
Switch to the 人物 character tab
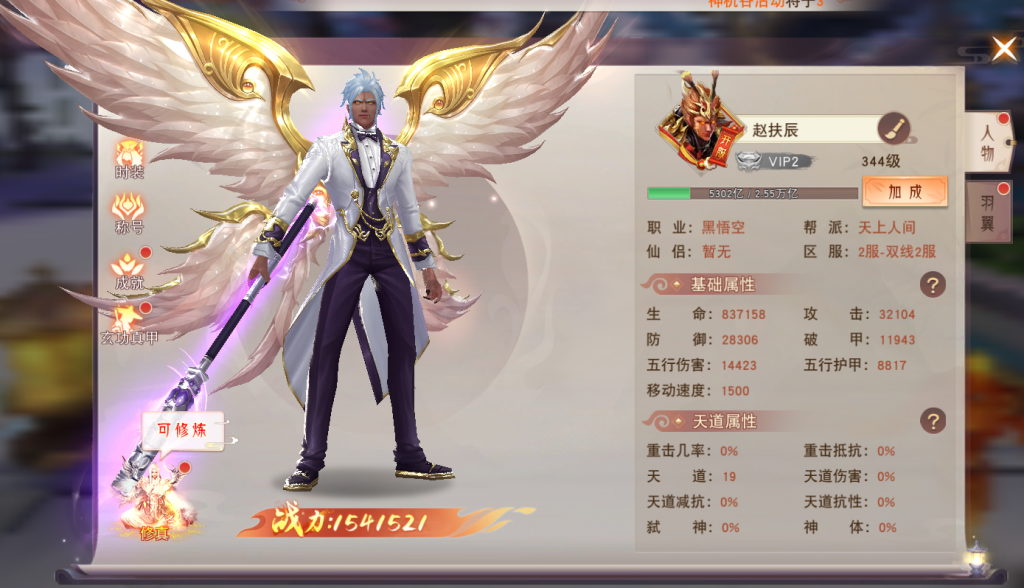[987, 144]
